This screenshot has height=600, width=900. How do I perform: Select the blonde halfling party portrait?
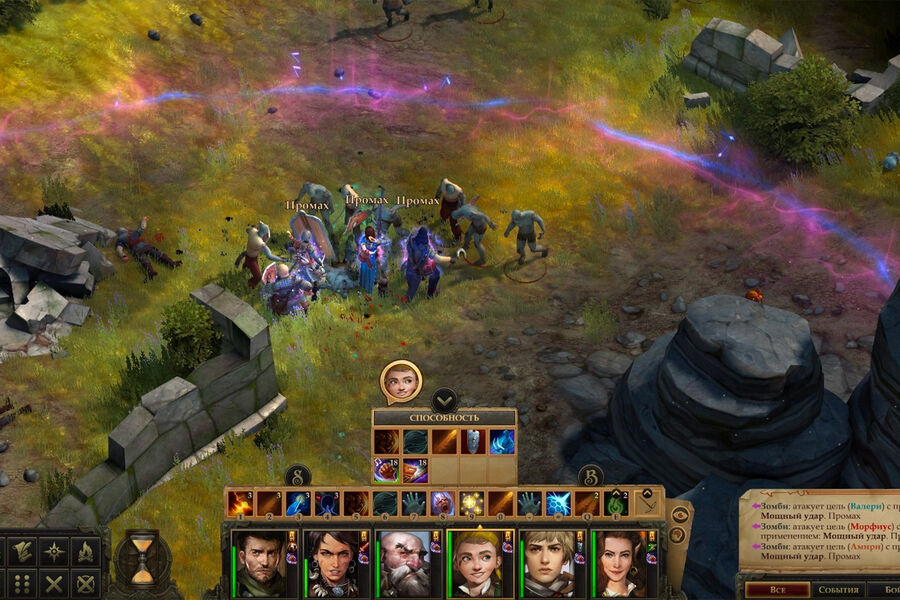478,563
